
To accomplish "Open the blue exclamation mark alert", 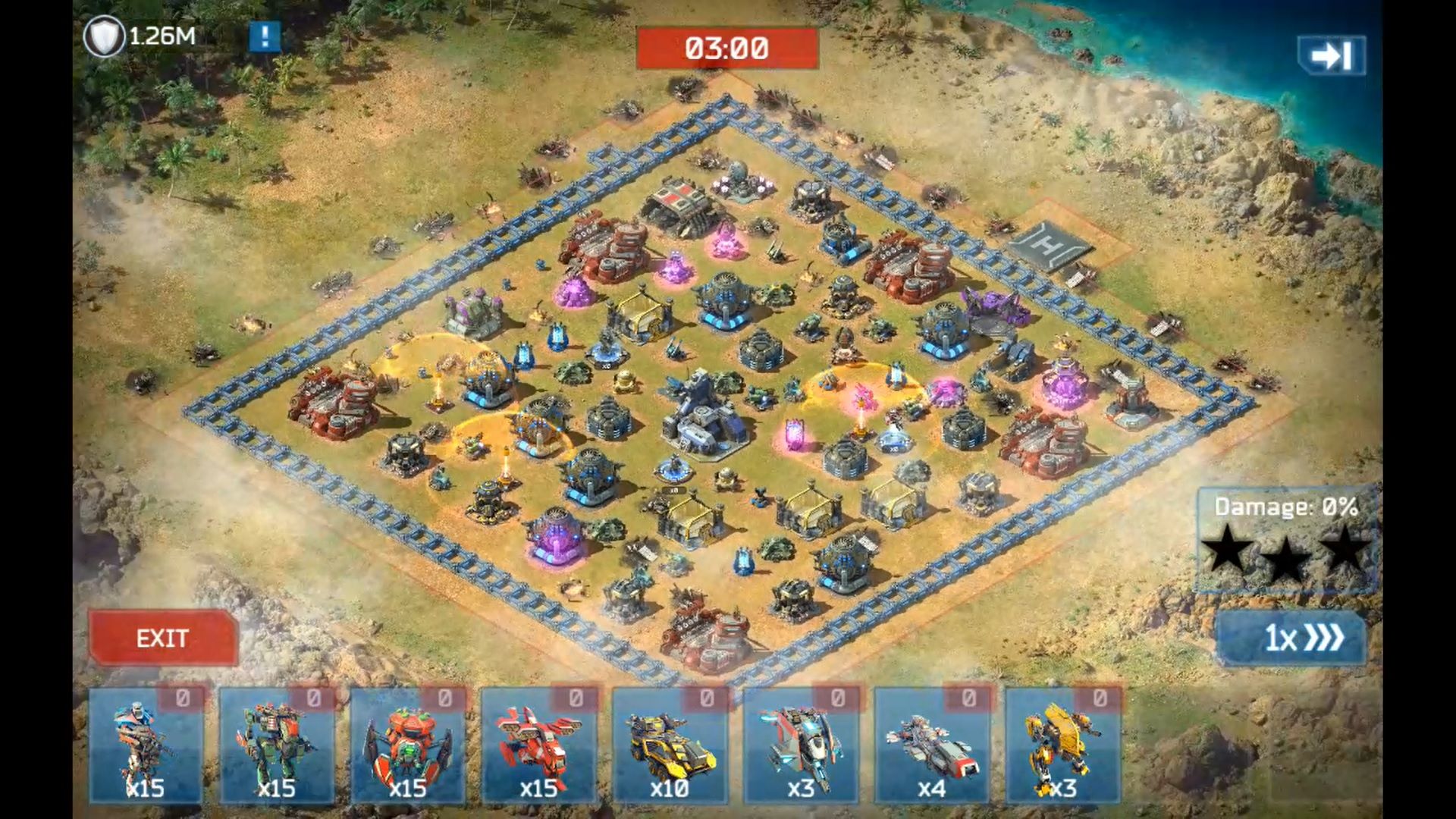I will point(265,36).
